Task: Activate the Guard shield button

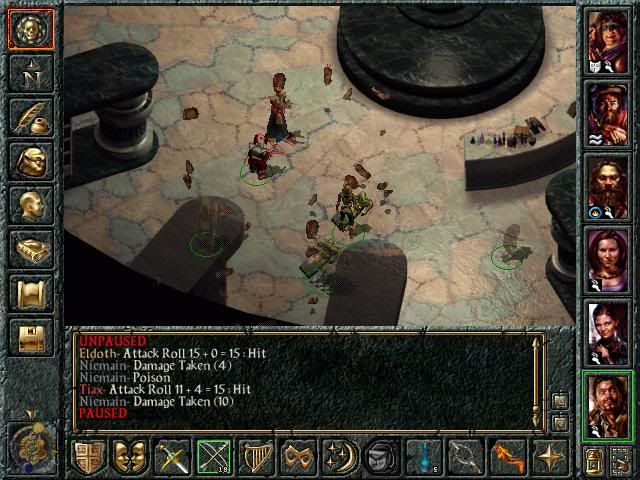Action: 88,457
